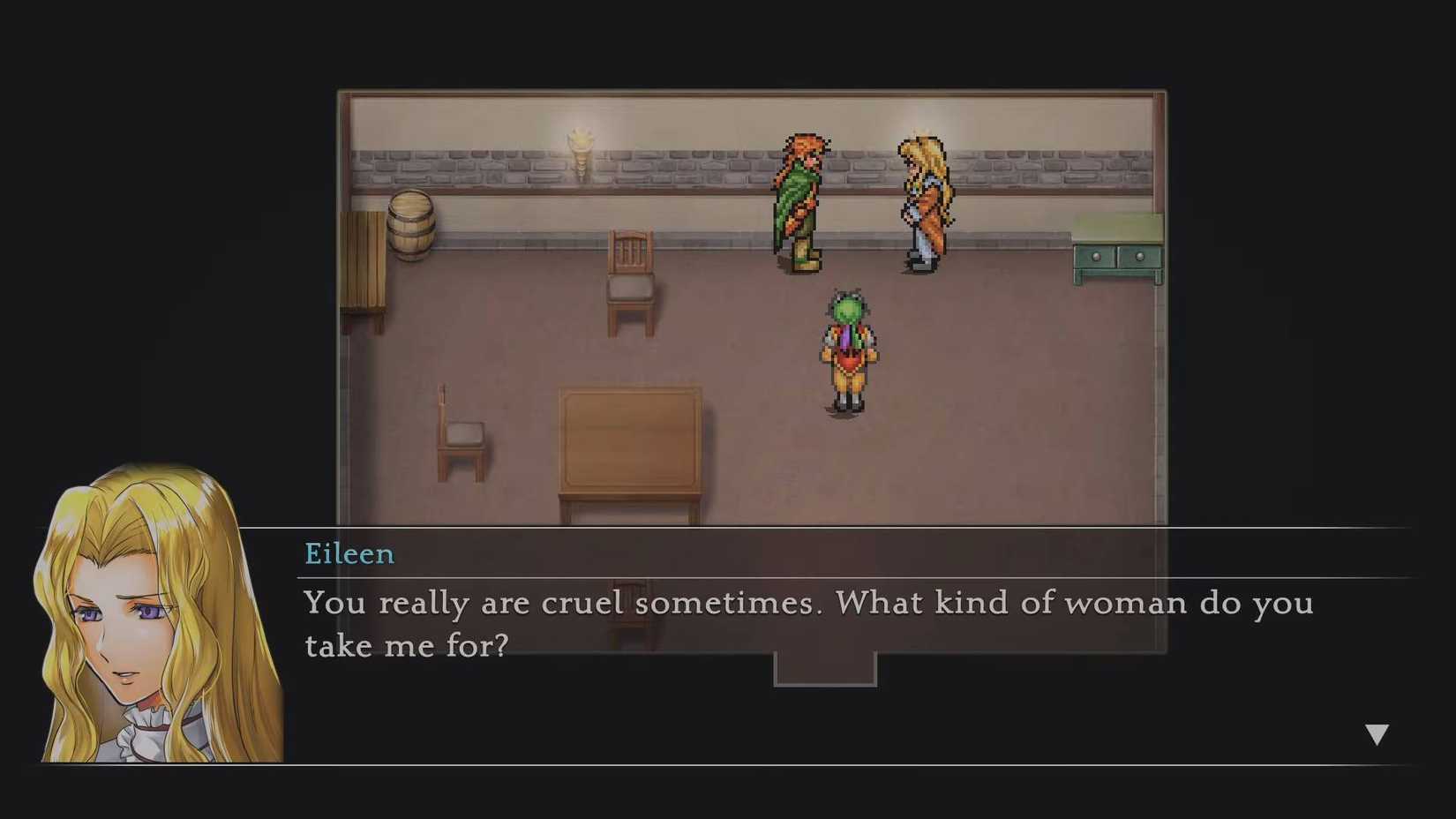
Task: Click the left drawer handle on the cabinet
Action: (1097, 258)
